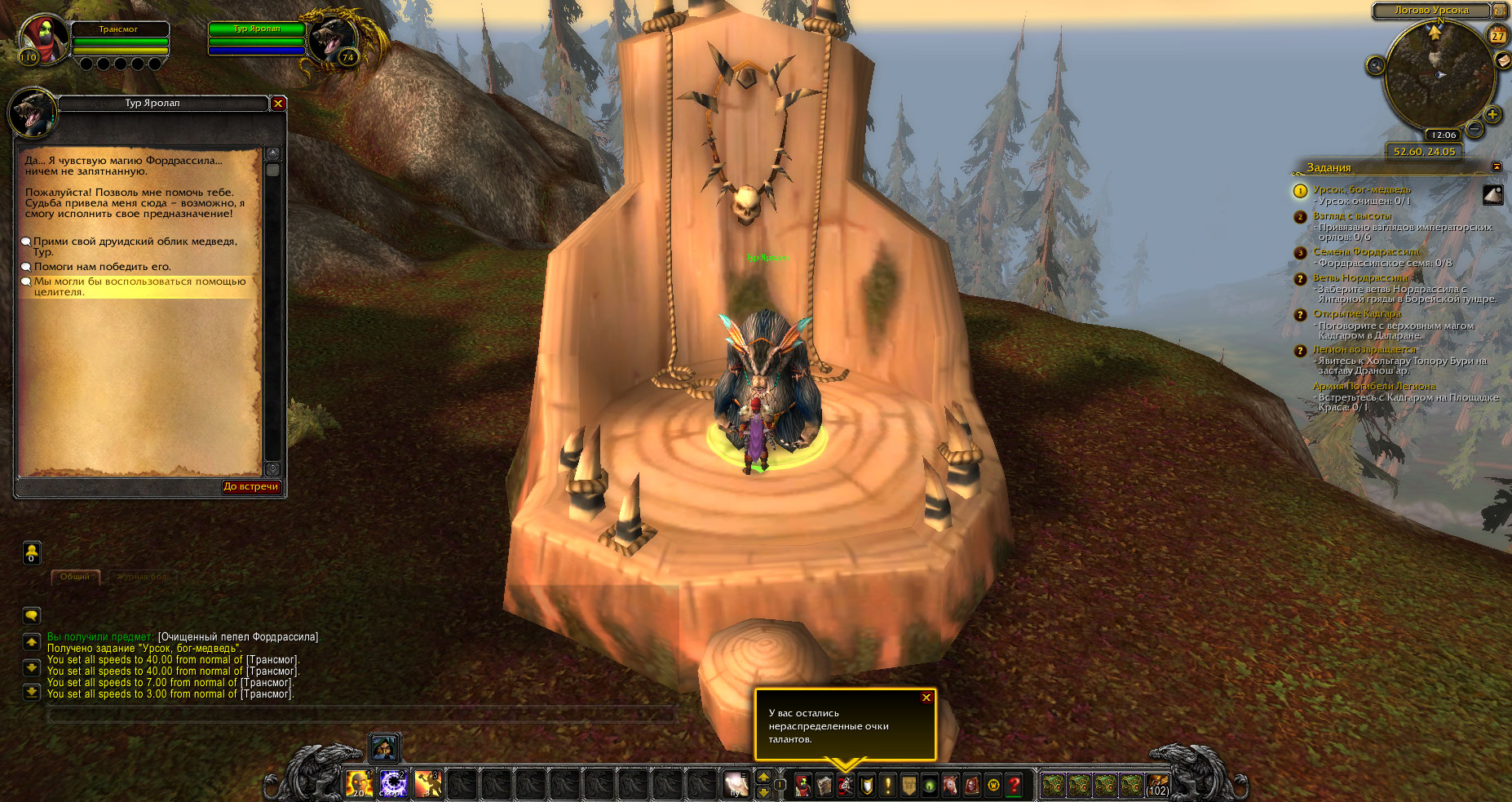Open the backpack slot showing 102
Screen dimensions: 1512x802
[x=1157, y=785]
